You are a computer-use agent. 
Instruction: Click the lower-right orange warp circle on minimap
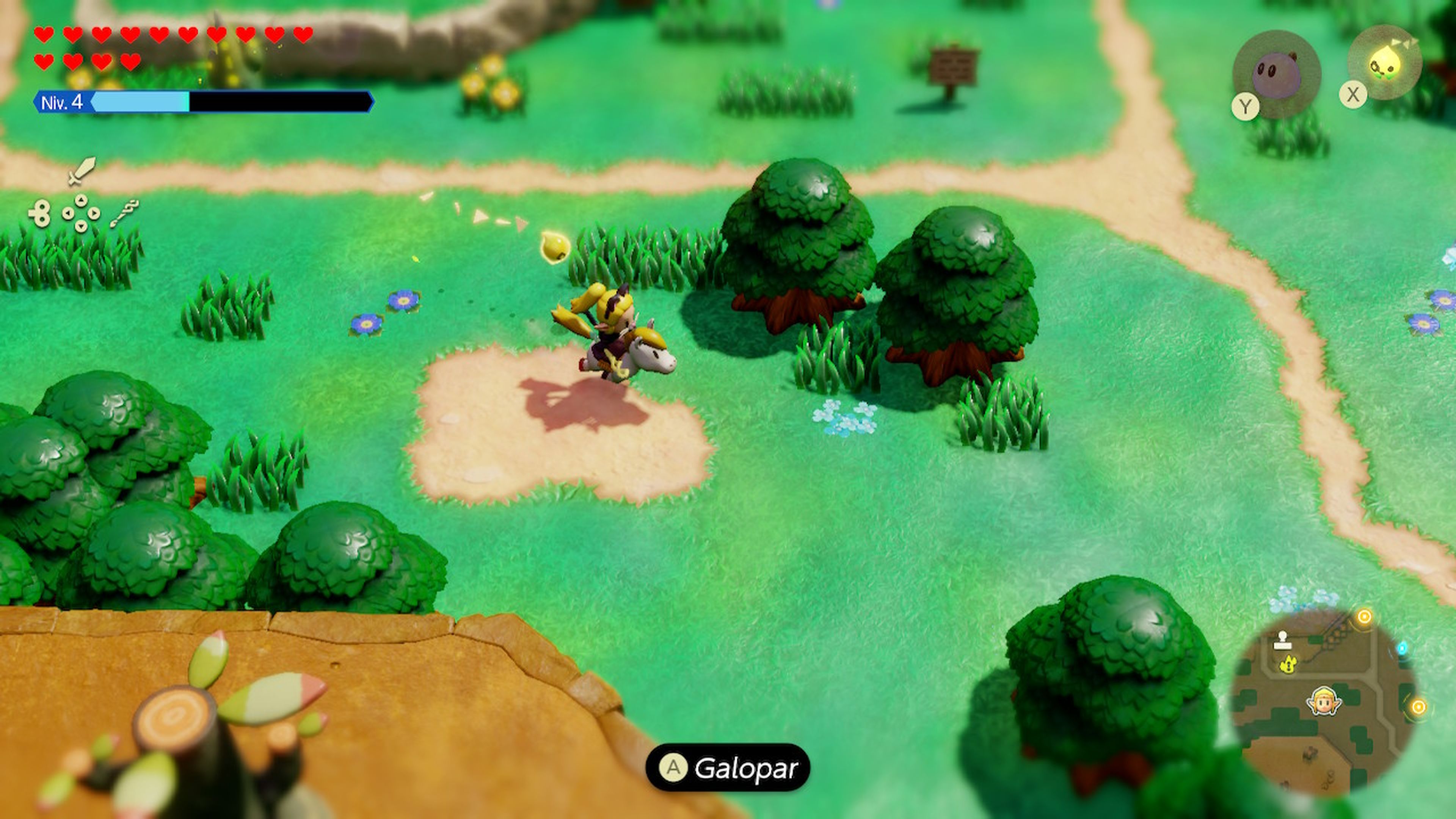[x=1419, y=708]
